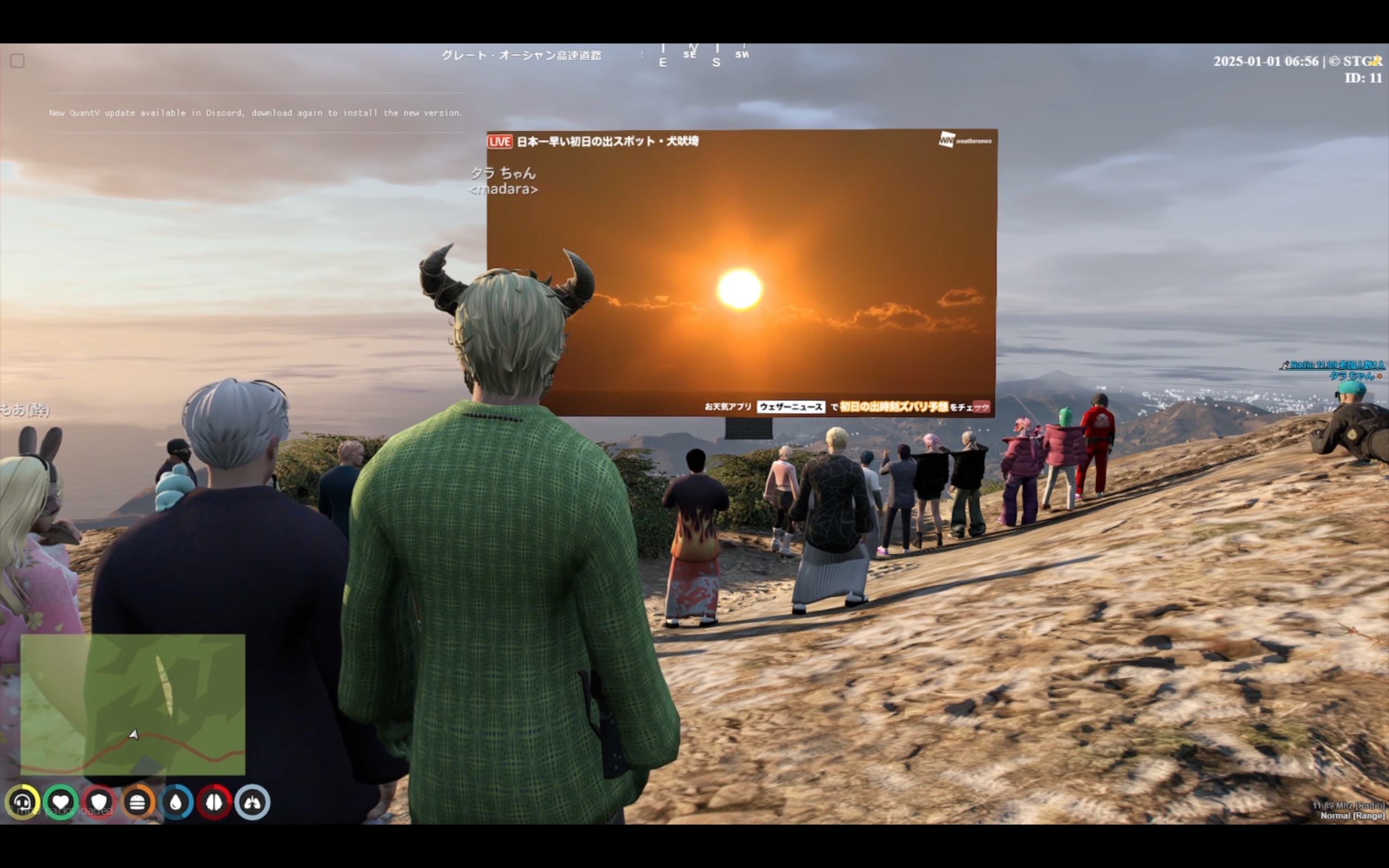The width and height of the screenshot is (1389, 868).
Task: Click the water drop thirst icon
Action: (x=176, y=802)
